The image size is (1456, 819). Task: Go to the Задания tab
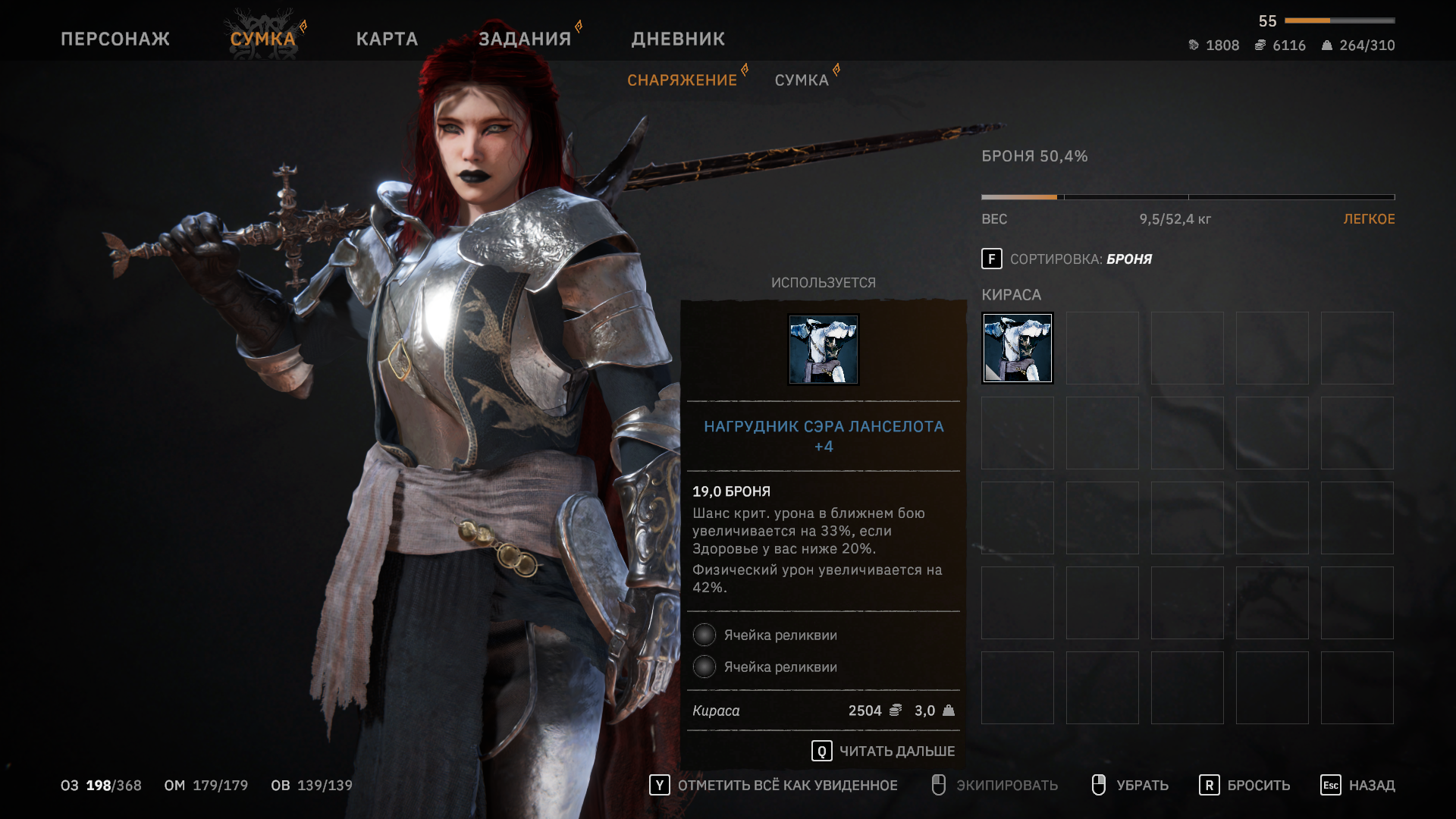click(525, 39)
